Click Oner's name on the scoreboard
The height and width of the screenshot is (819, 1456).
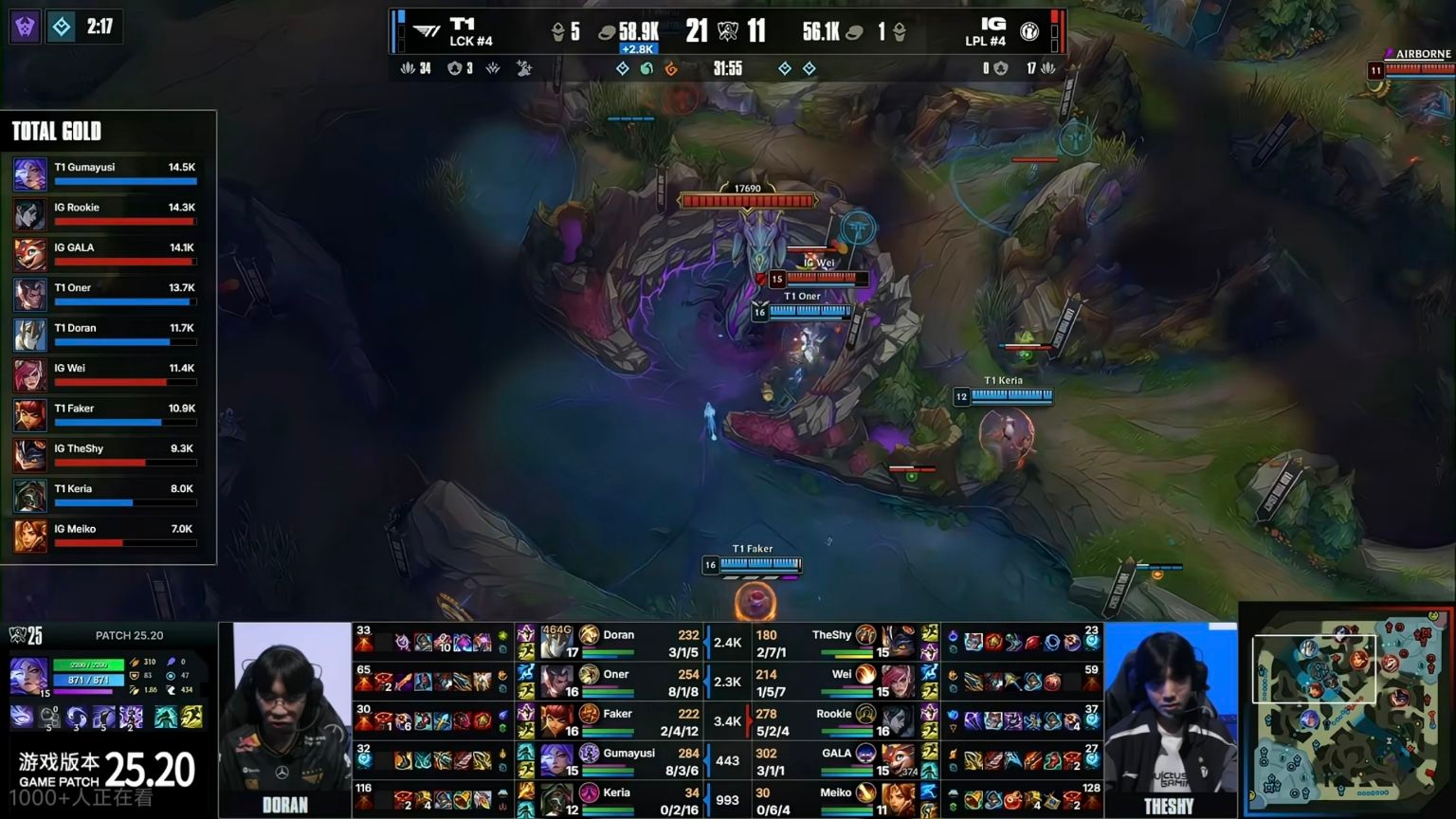(x=616, y=675)
